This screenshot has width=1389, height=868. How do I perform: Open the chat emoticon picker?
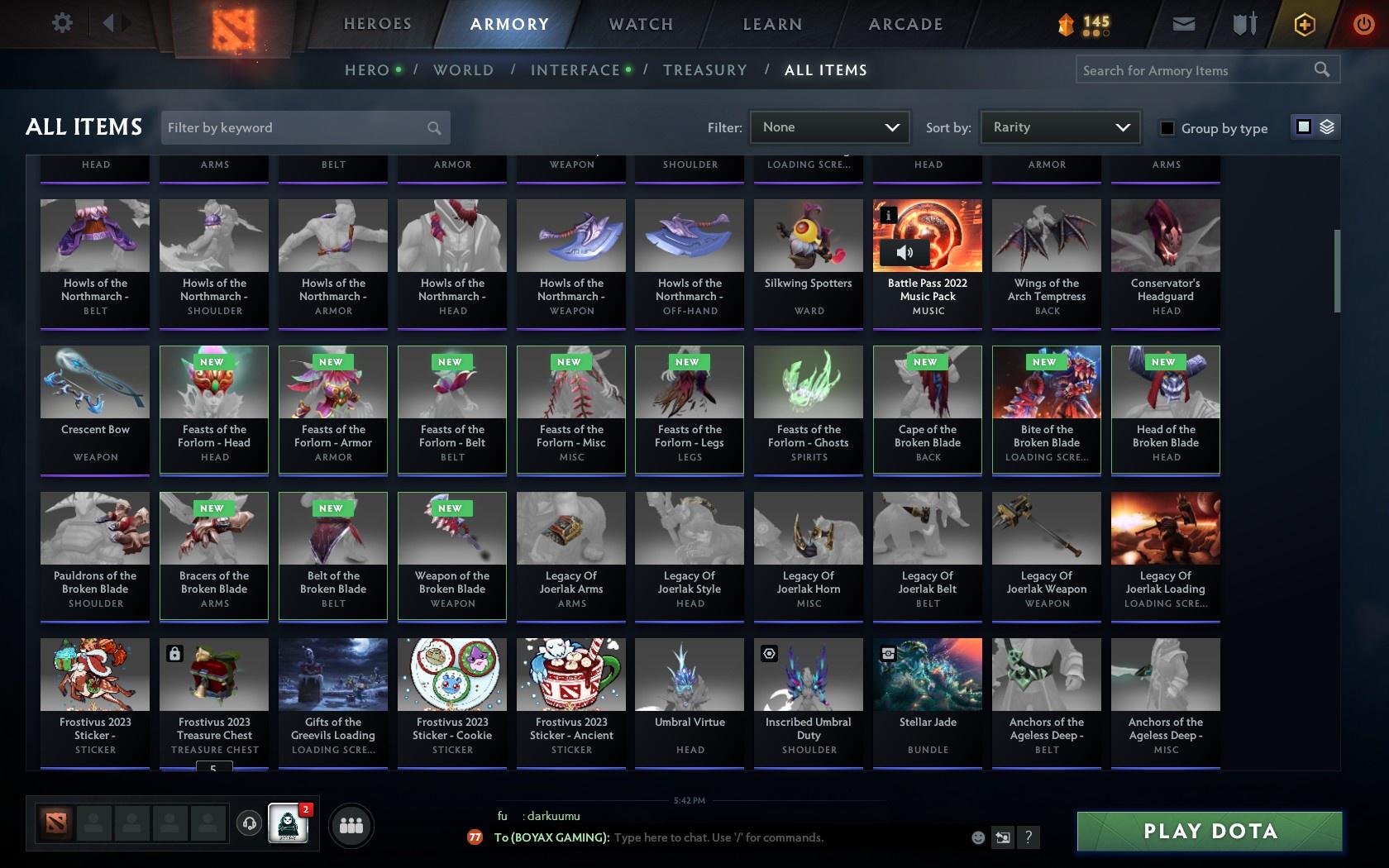[978, 837]
